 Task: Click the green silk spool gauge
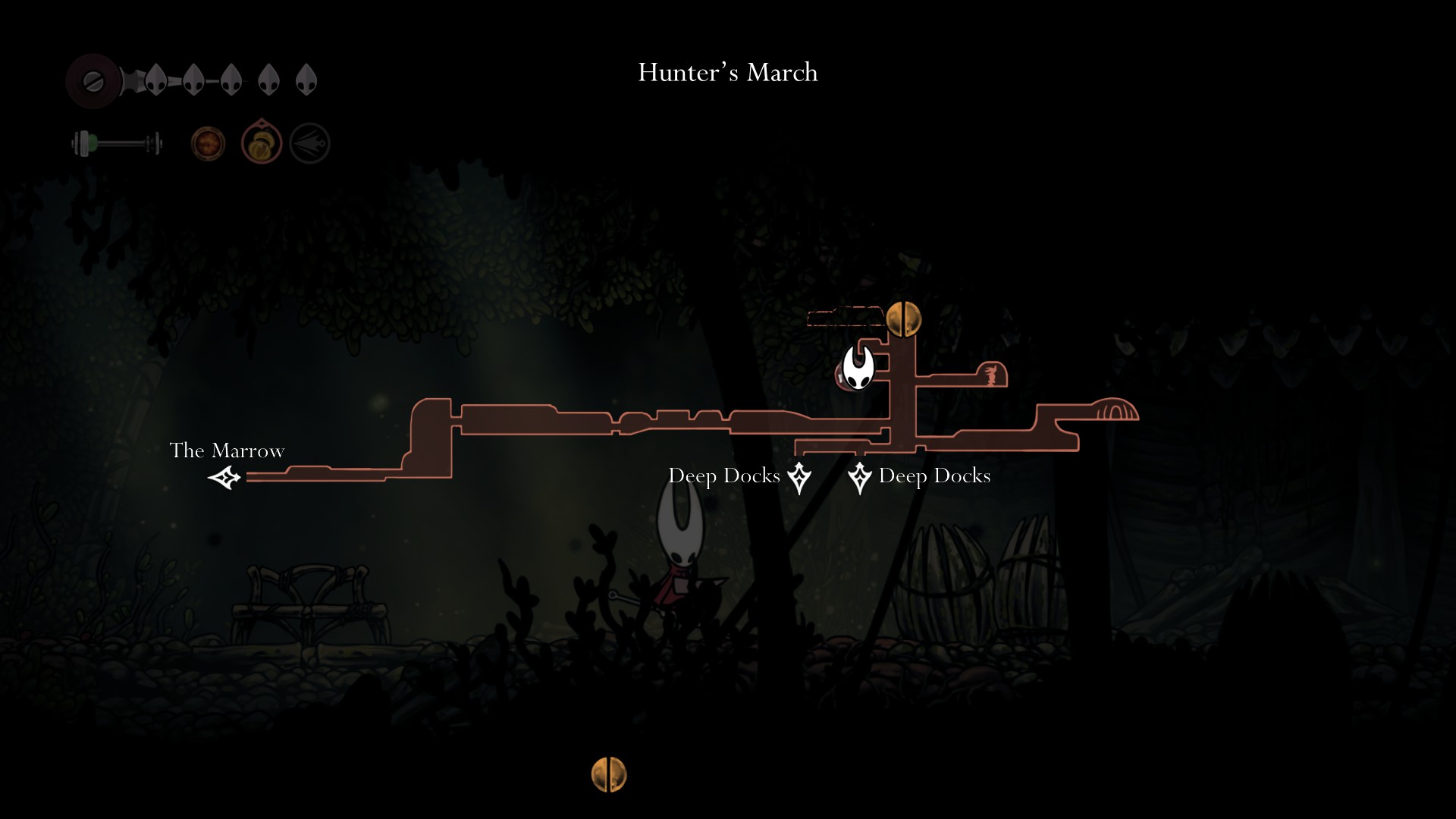(118, 142)
